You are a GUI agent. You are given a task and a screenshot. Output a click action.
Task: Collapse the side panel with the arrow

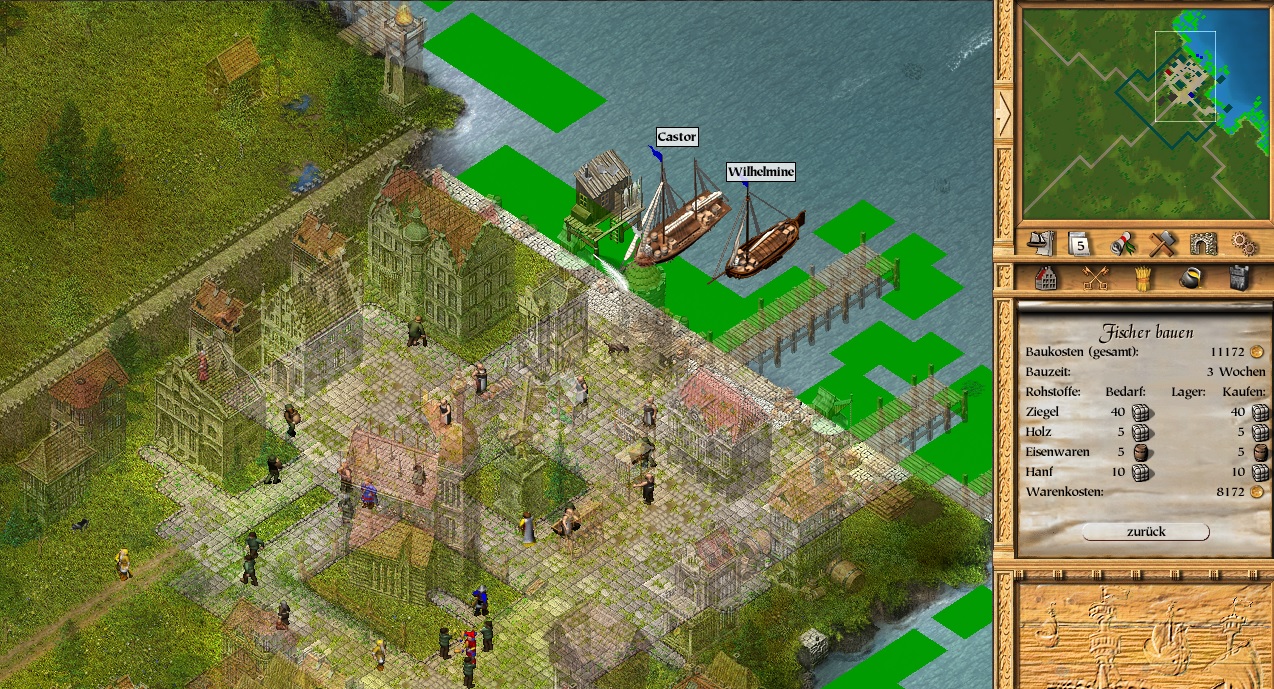(1004, 112)
